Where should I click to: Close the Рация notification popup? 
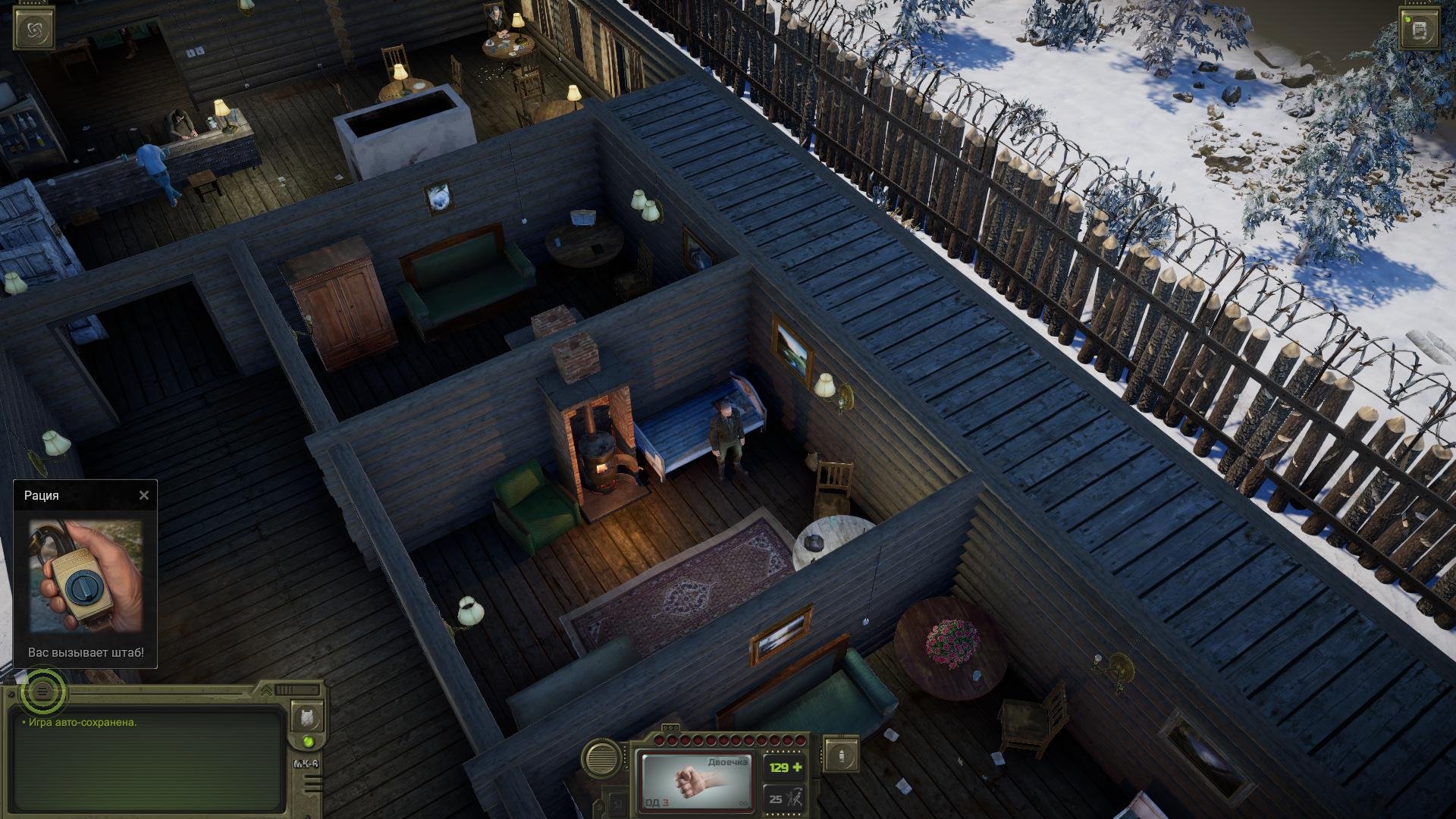(x=144, y=496)
